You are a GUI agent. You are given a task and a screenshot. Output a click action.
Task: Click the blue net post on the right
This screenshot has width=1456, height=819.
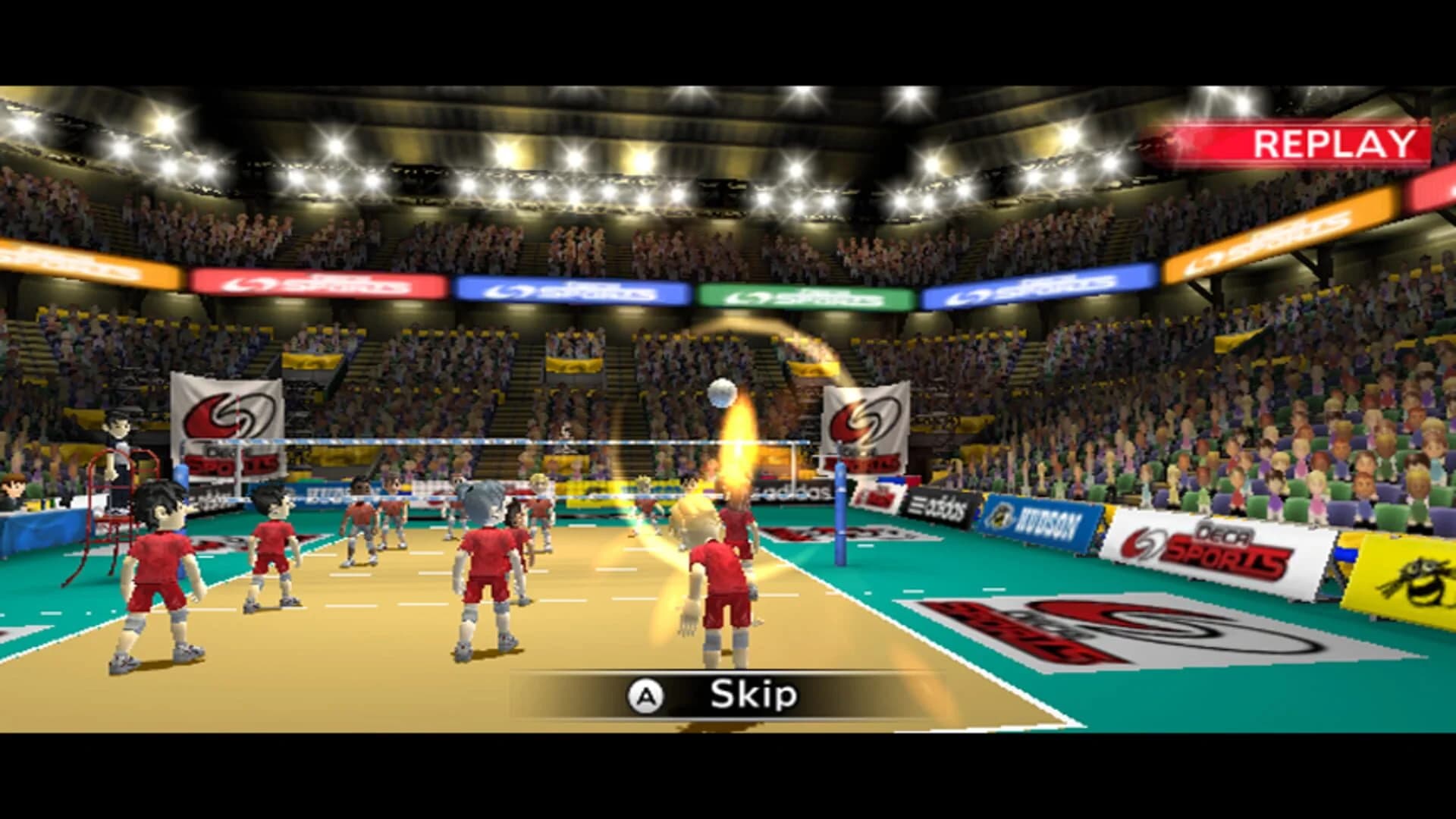coord(839,523)
